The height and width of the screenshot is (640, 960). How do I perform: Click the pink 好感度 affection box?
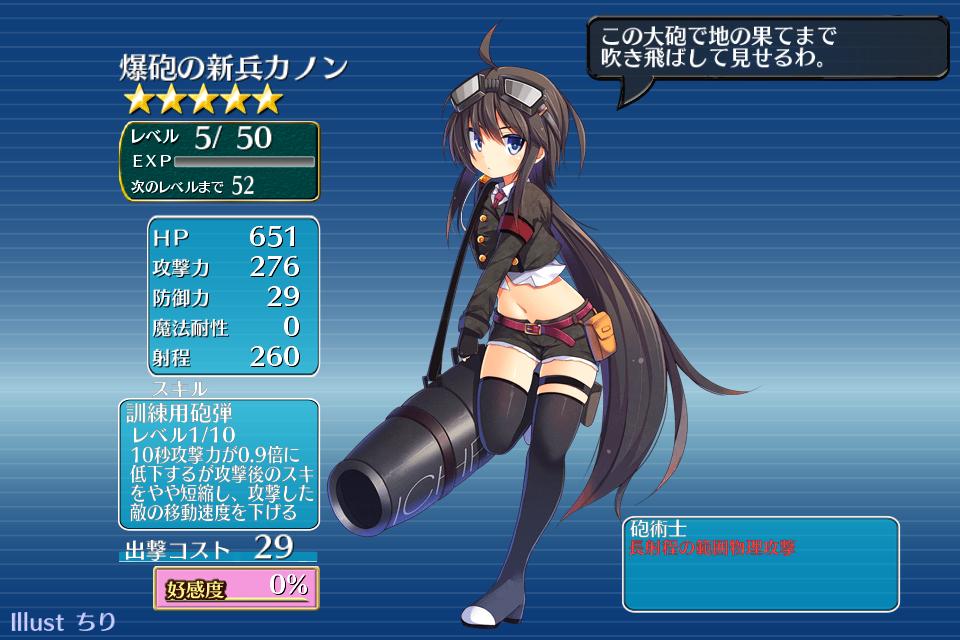point(237,588)
